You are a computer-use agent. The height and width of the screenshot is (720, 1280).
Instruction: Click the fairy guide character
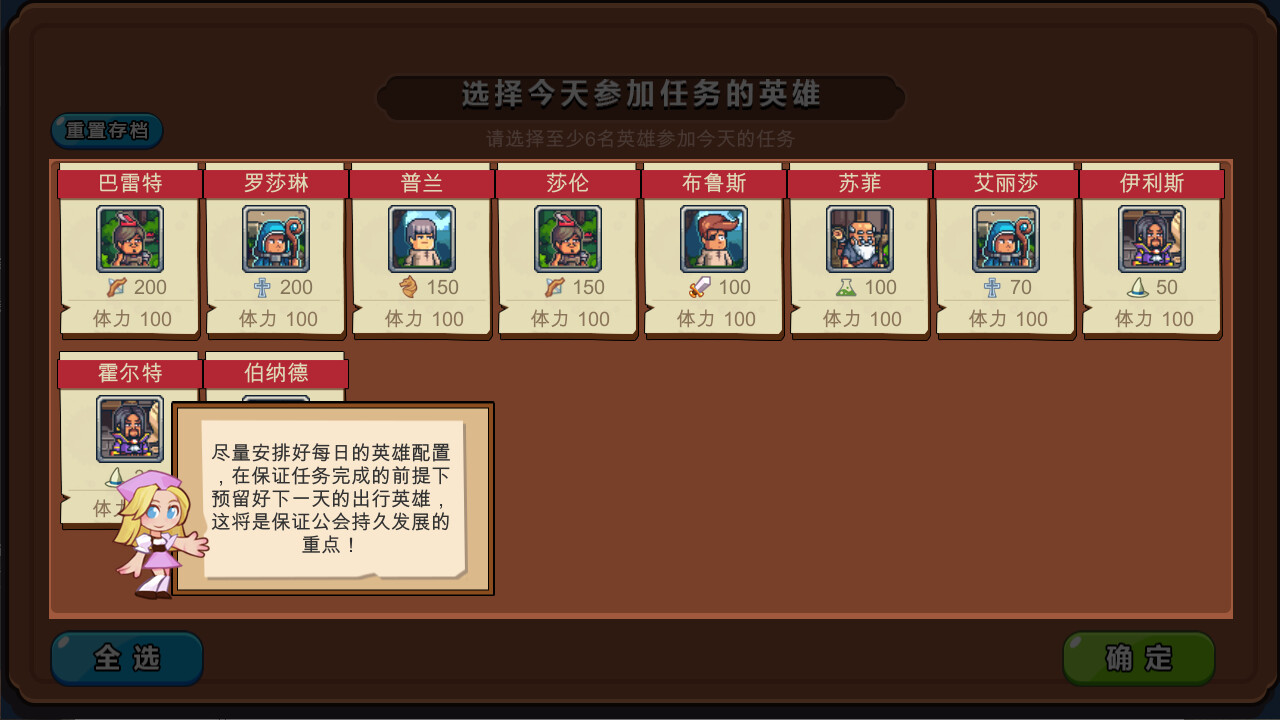(x=150, y=540)
